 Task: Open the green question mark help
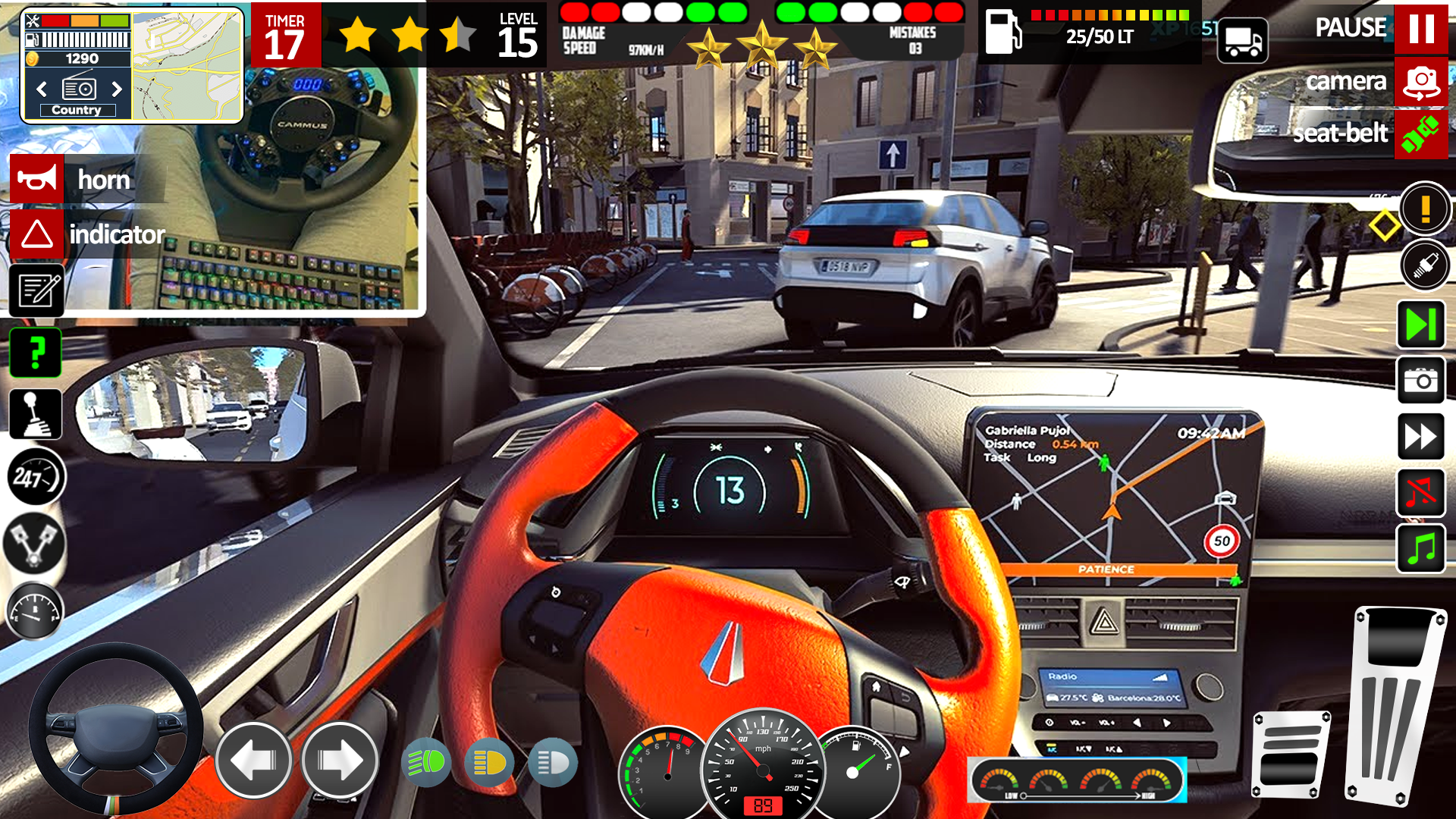click(35, 353)
